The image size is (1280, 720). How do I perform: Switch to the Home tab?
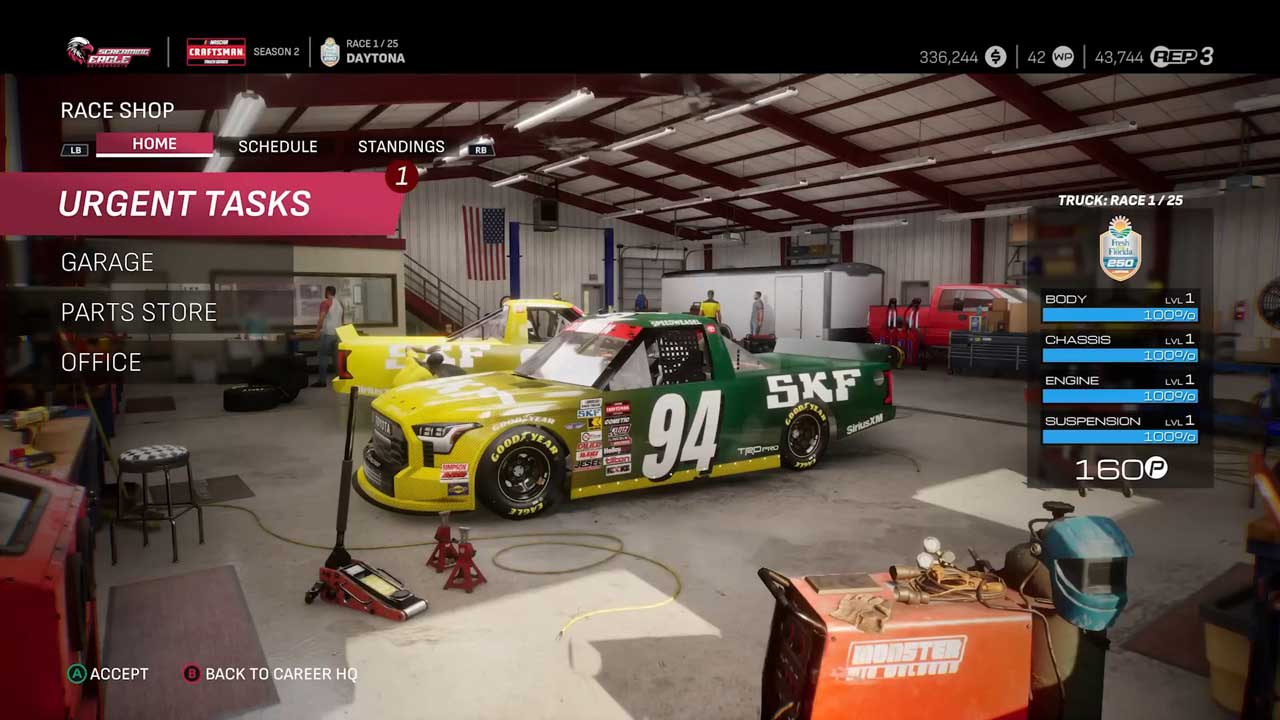click(x=154, y=144)
